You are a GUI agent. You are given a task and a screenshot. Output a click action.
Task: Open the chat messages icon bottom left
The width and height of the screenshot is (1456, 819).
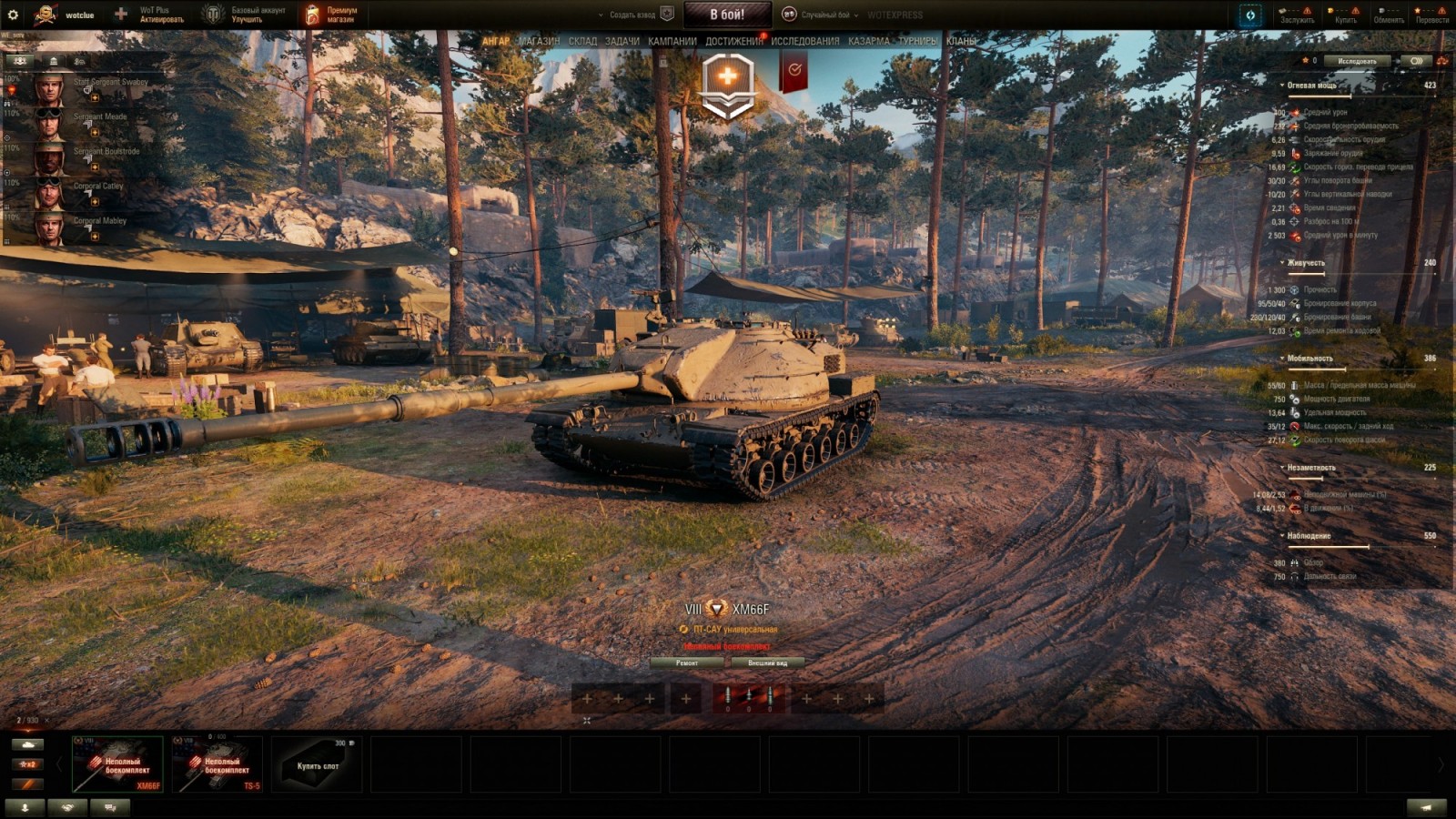pos(109,807)
